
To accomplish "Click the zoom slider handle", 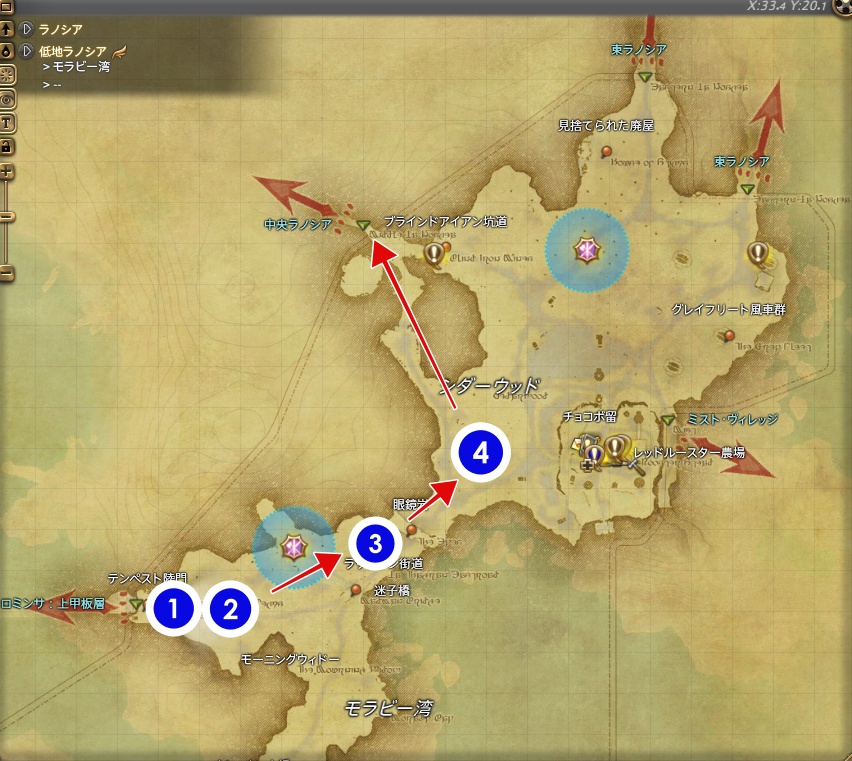I will pyautogui.click(x=7, y=216).
